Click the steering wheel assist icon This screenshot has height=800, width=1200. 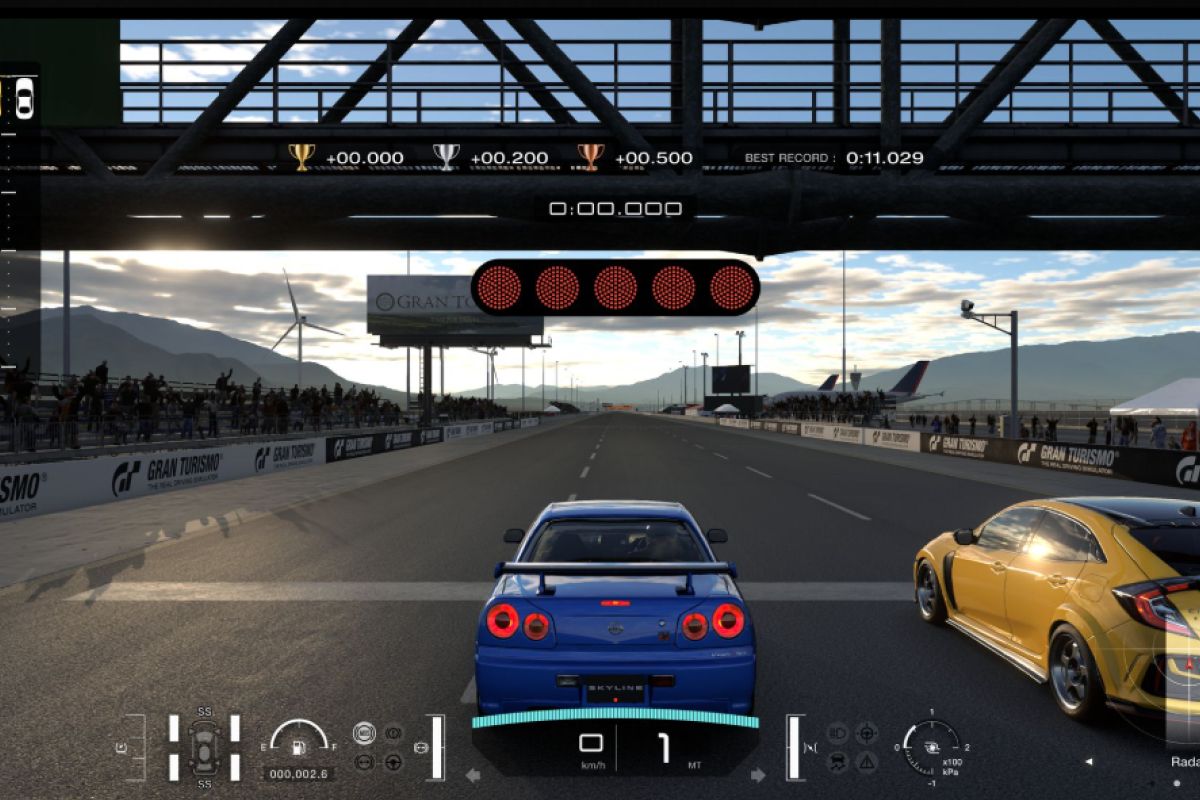[x=393, y=762]
